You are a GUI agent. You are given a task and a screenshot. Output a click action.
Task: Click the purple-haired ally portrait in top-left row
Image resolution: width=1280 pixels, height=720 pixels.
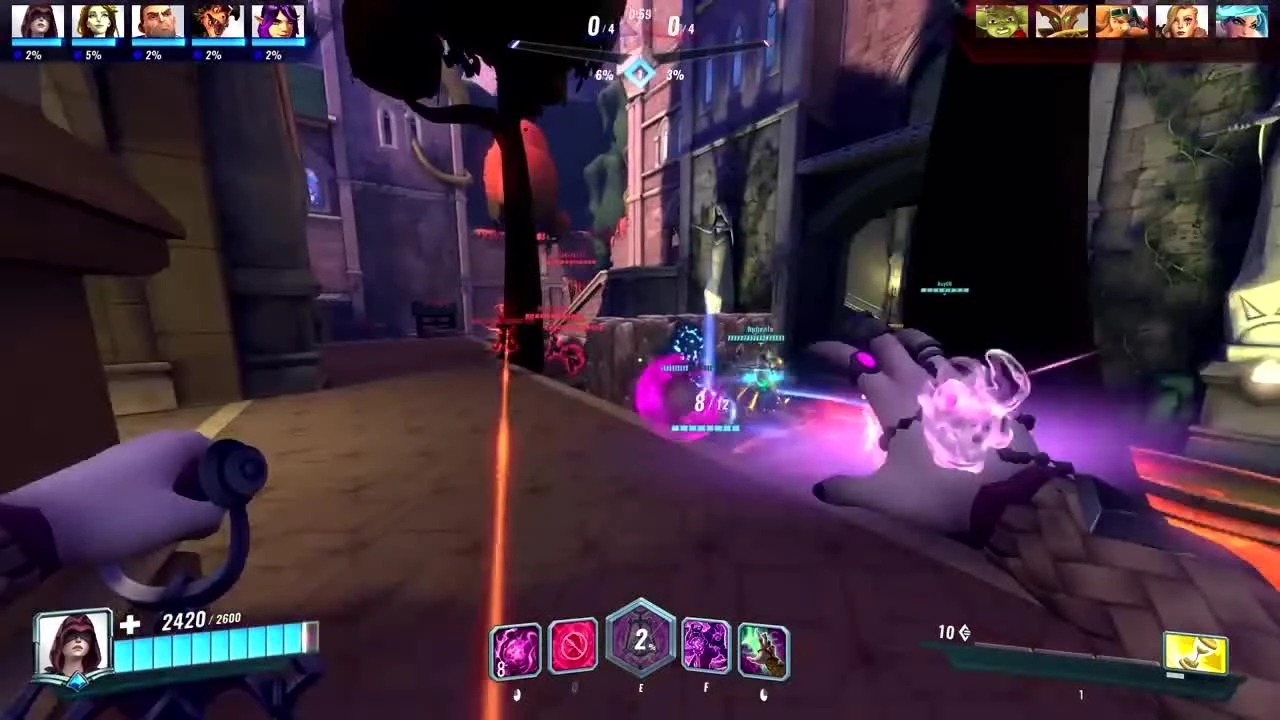tap(277, 20)
